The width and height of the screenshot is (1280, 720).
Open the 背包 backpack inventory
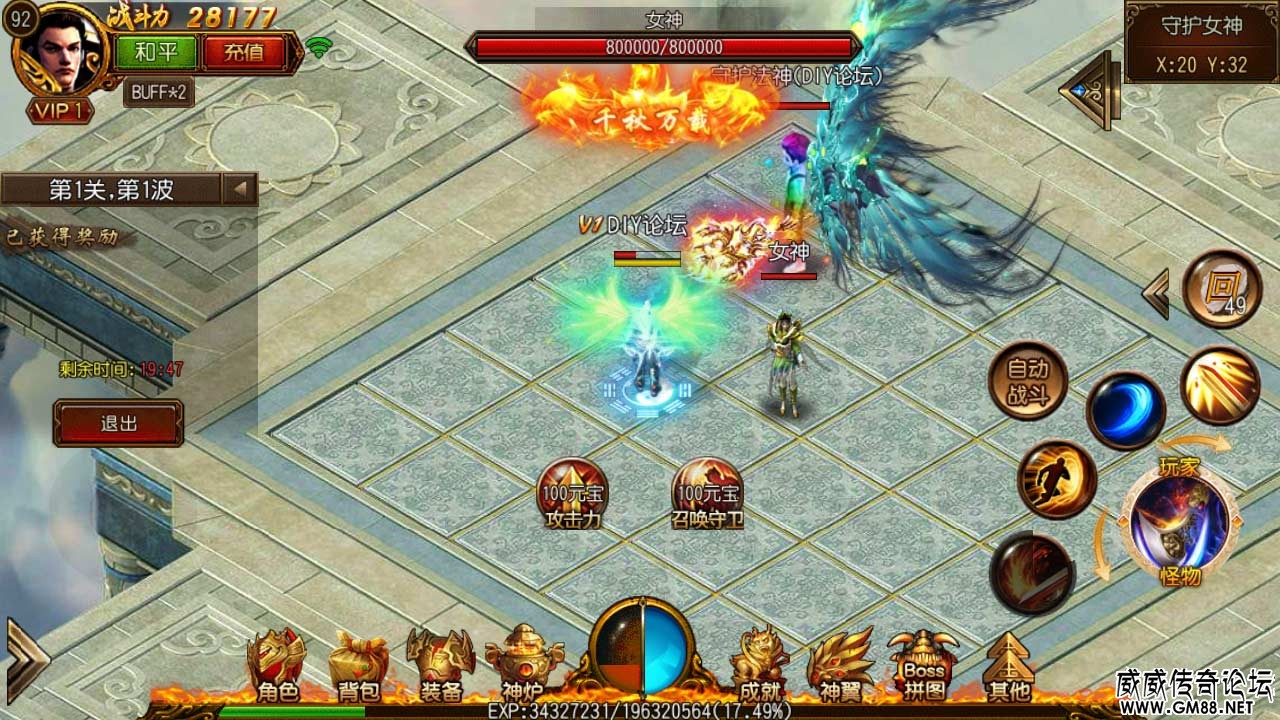[x=358, y=664]
